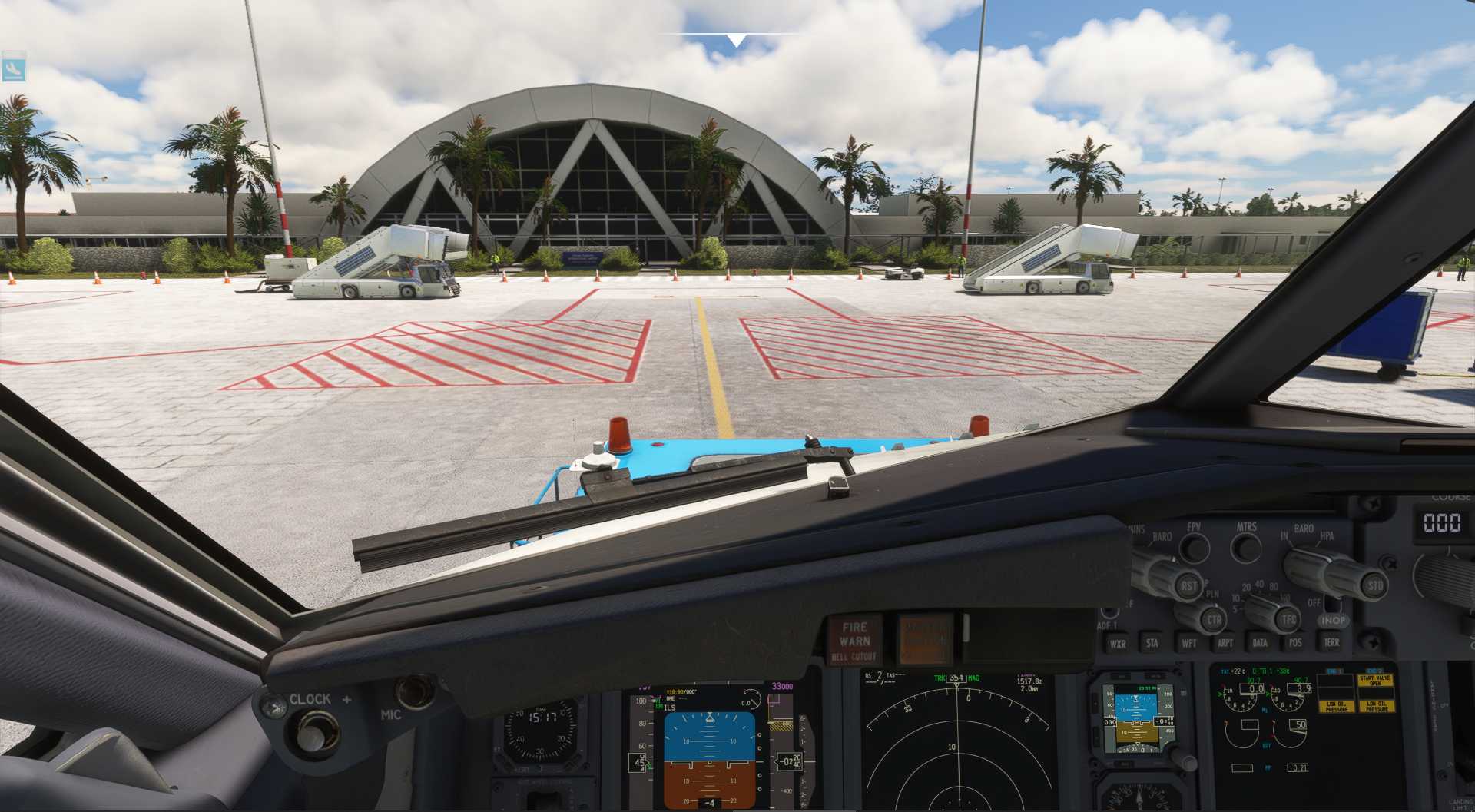Toggle the TFC traffic button
The height and width of the screenshot is (812, 1475).
coord(1288,618)
